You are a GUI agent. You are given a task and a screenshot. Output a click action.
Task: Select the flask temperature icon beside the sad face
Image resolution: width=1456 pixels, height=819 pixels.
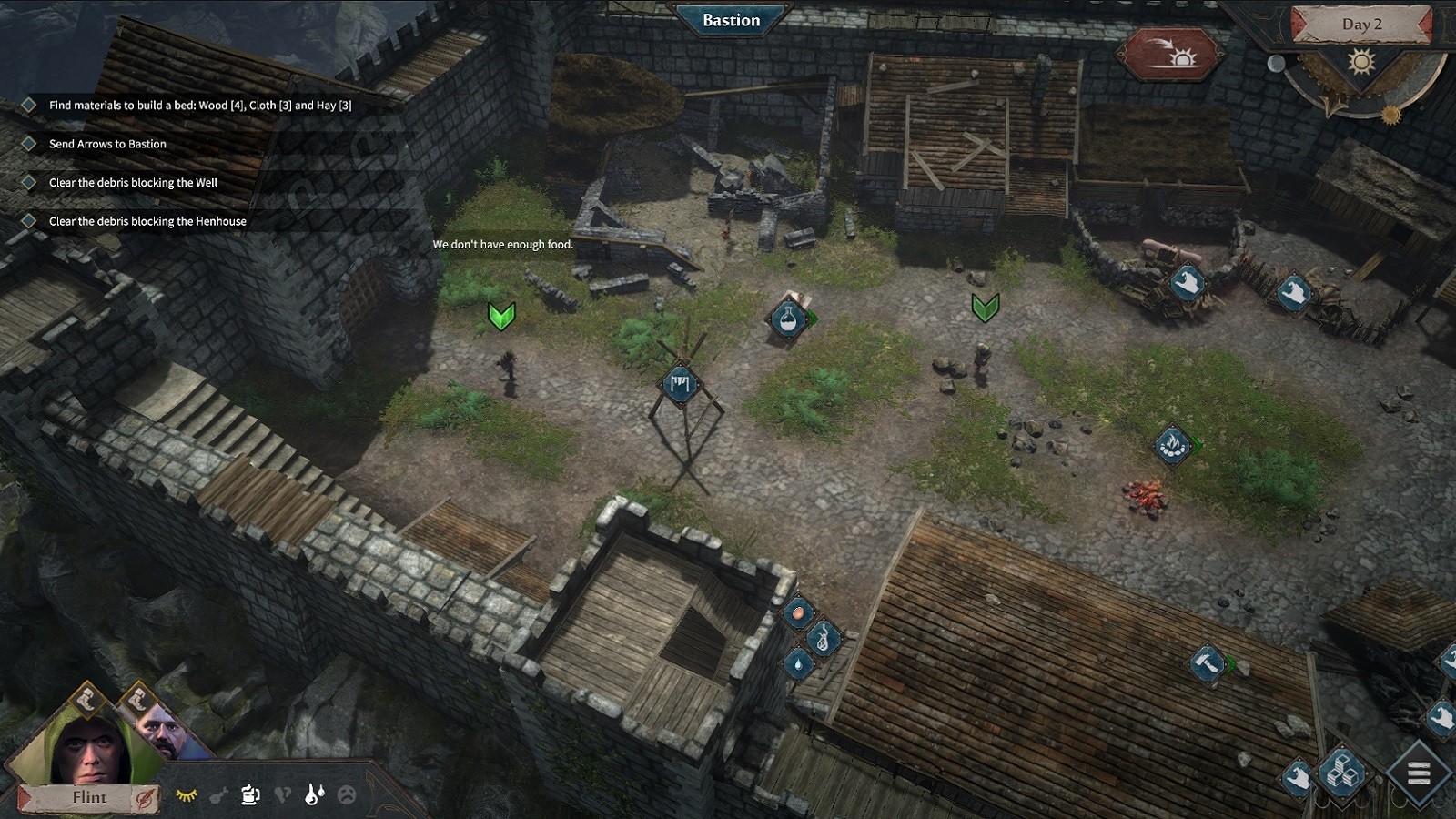[x=314, y=795]
